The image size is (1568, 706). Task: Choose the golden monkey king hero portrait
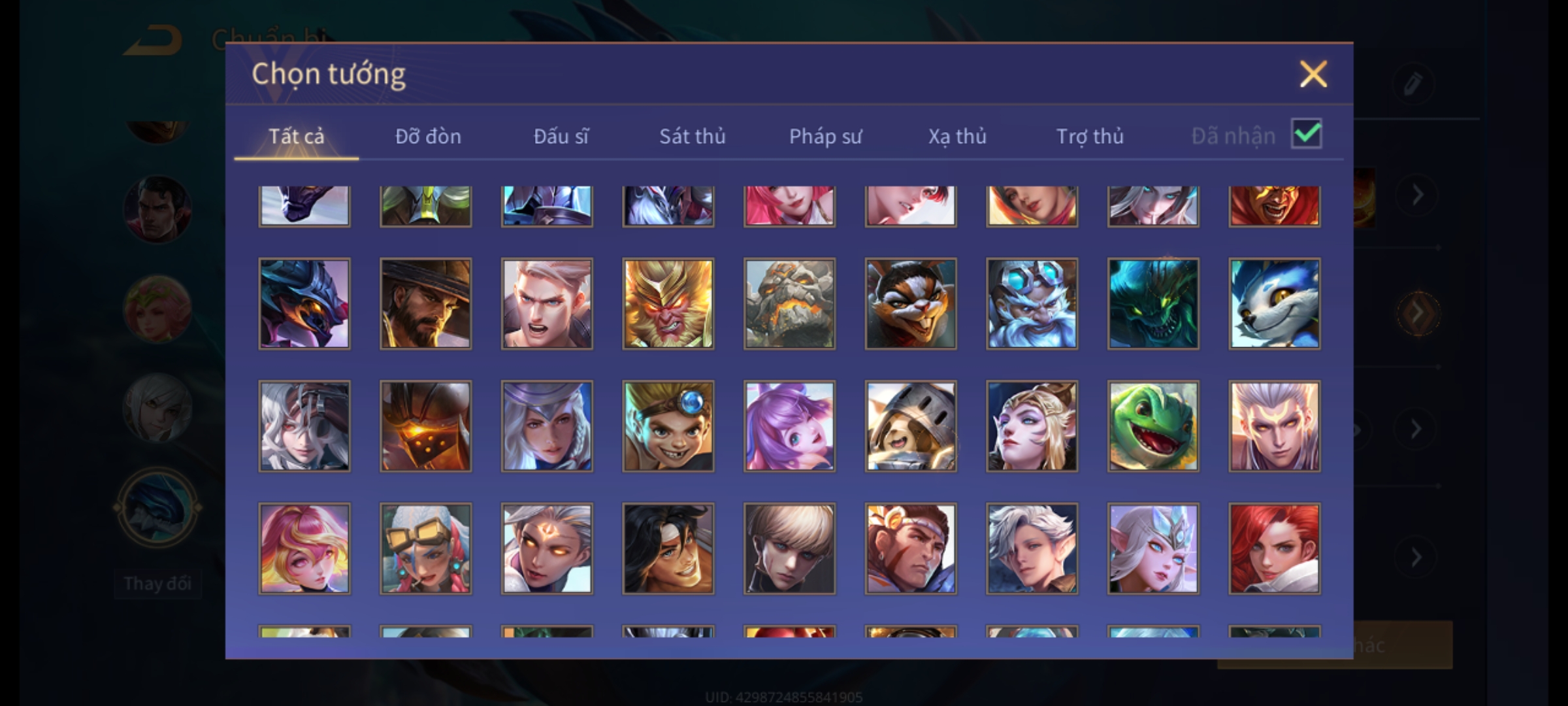click(668, 303)
